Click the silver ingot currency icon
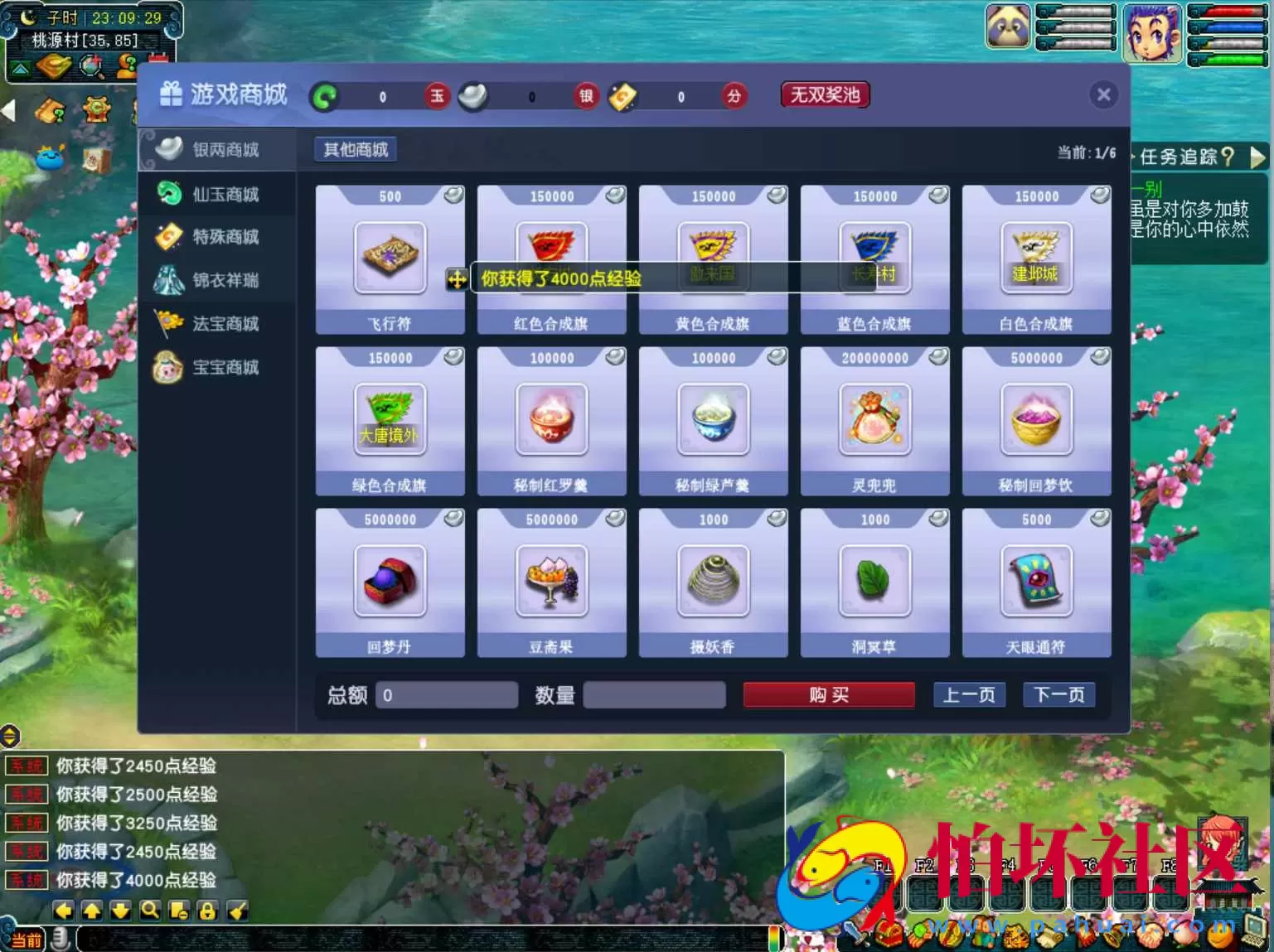This screenshot has width=1274, height=952. [472, 96]
